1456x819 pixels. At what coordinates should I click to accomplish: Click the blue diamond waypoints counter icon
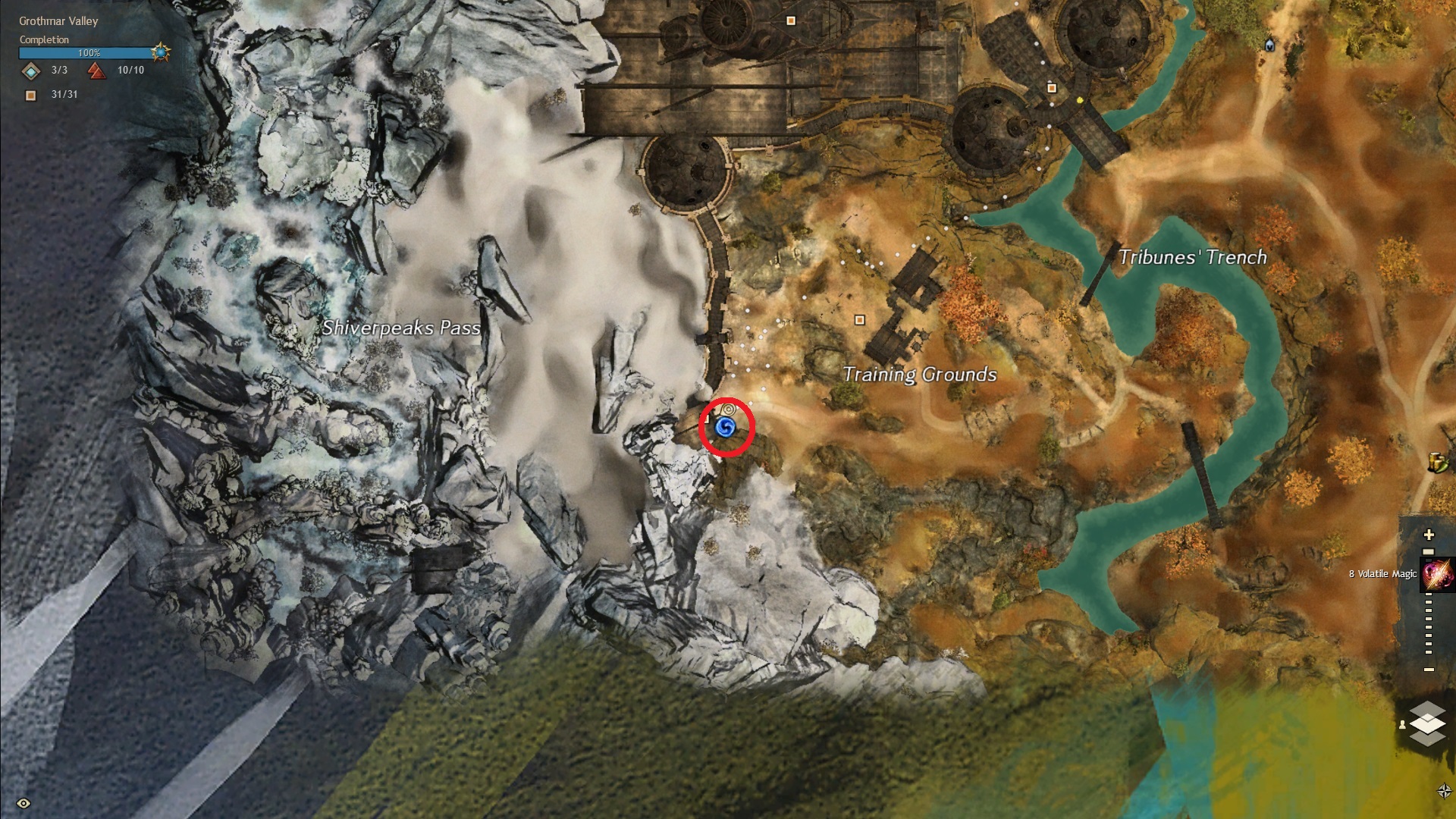[31, 71]
